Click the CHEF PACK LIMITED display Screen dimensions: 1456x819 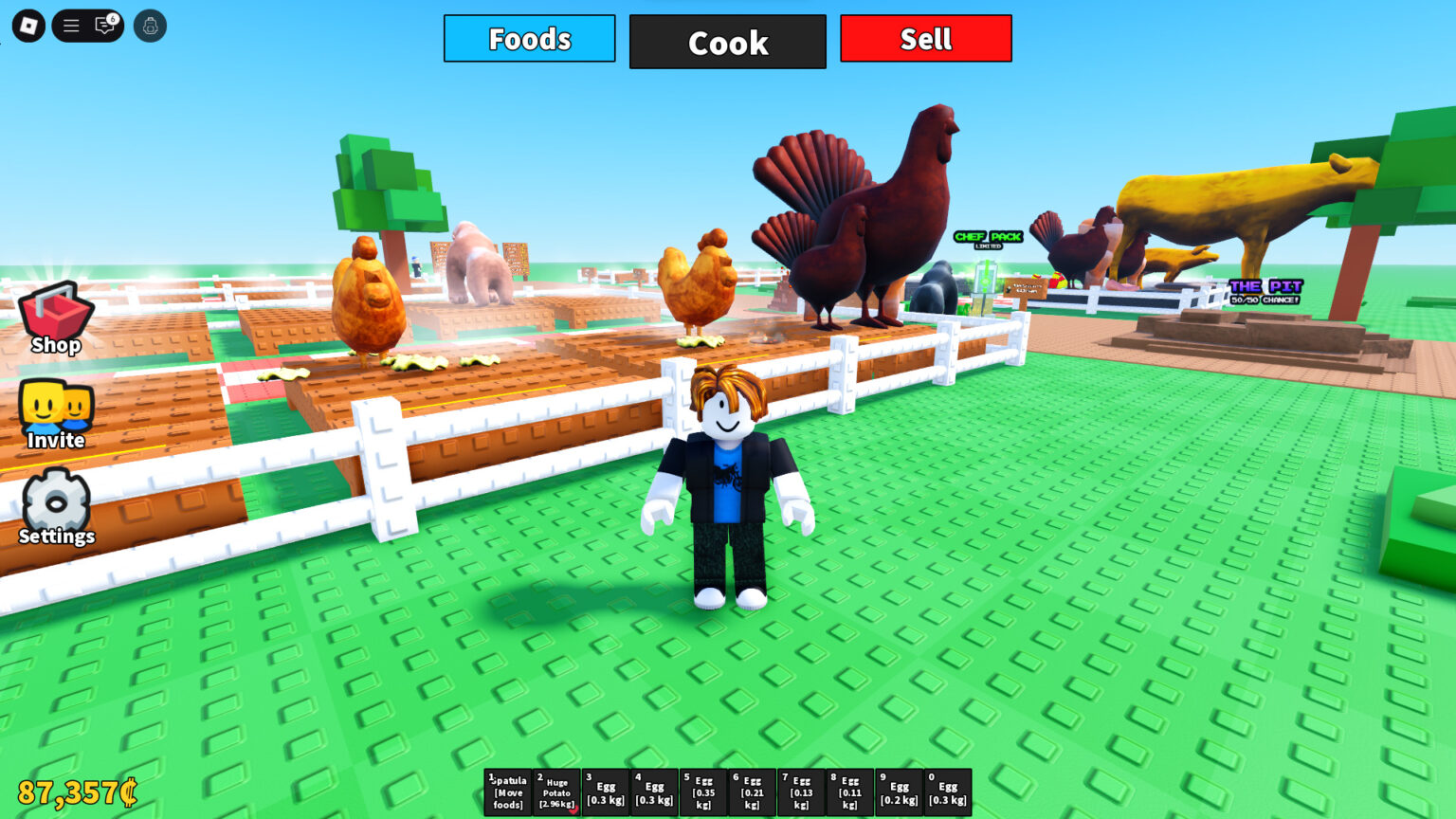988,238
